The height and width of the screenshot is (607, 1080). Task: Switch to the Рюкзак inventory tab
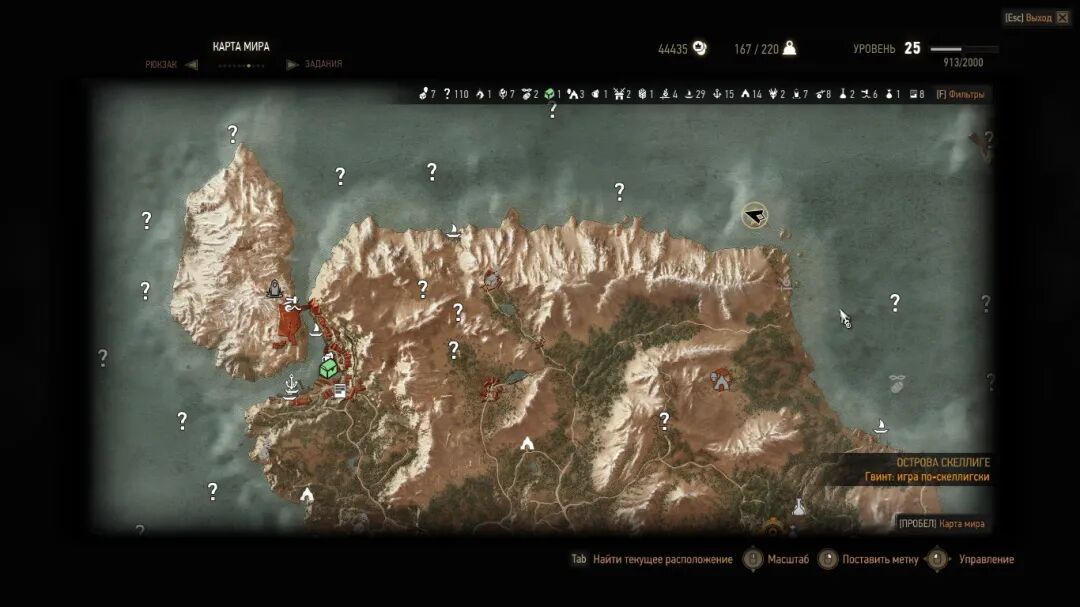click(161, 64)
